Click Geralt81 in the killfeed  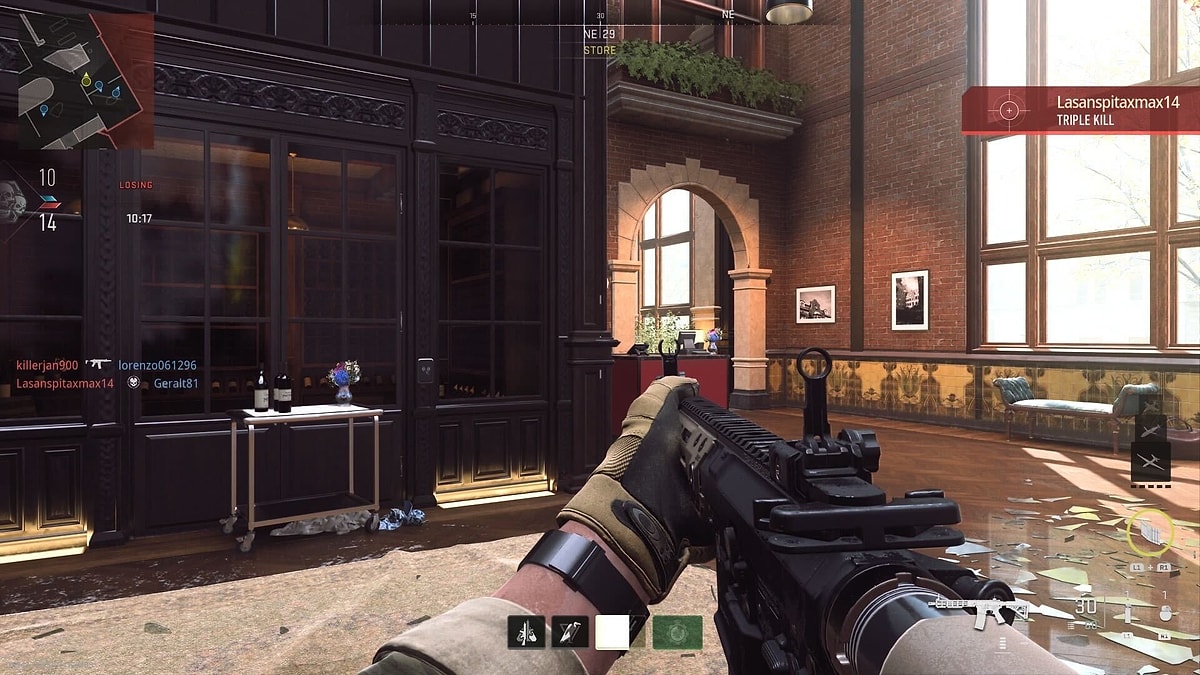click(x=176, y=383)
